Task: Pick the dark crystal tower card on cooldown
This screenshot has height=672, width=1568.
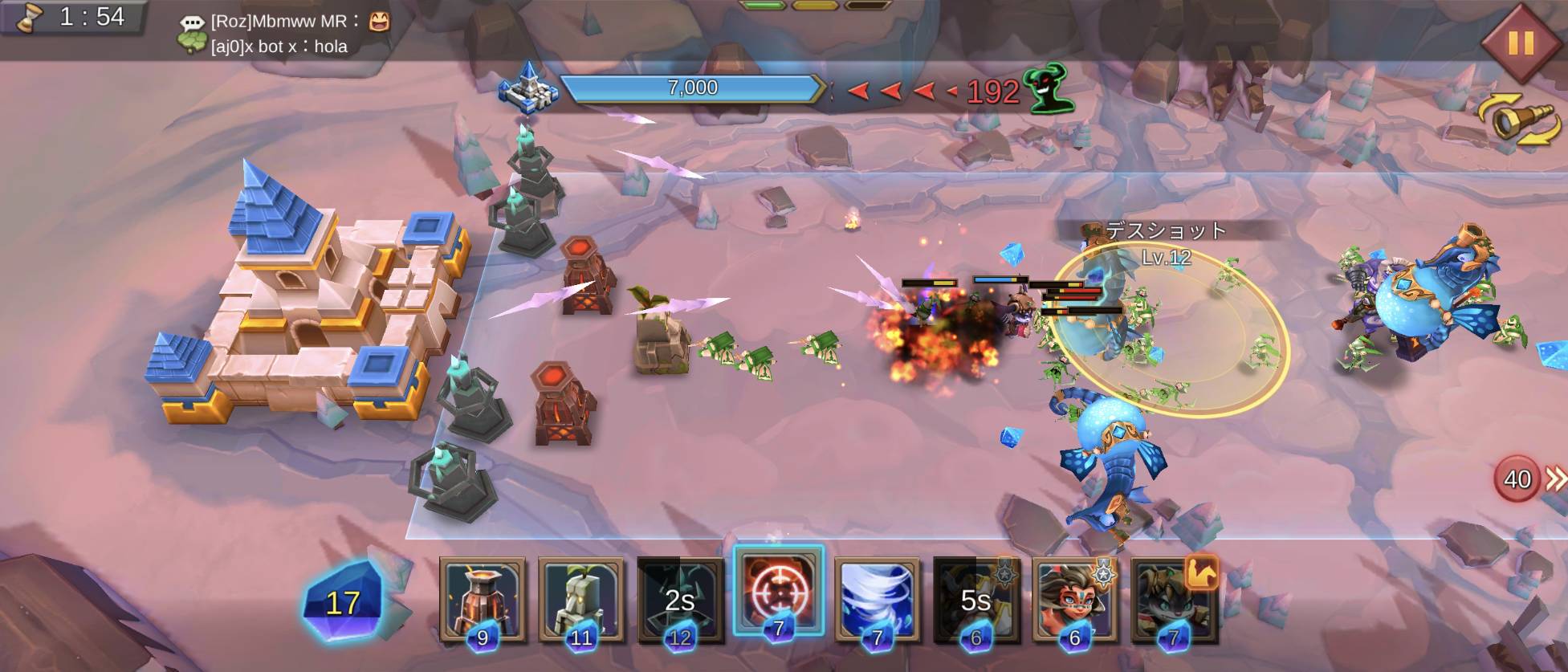Action: (679, 598)
